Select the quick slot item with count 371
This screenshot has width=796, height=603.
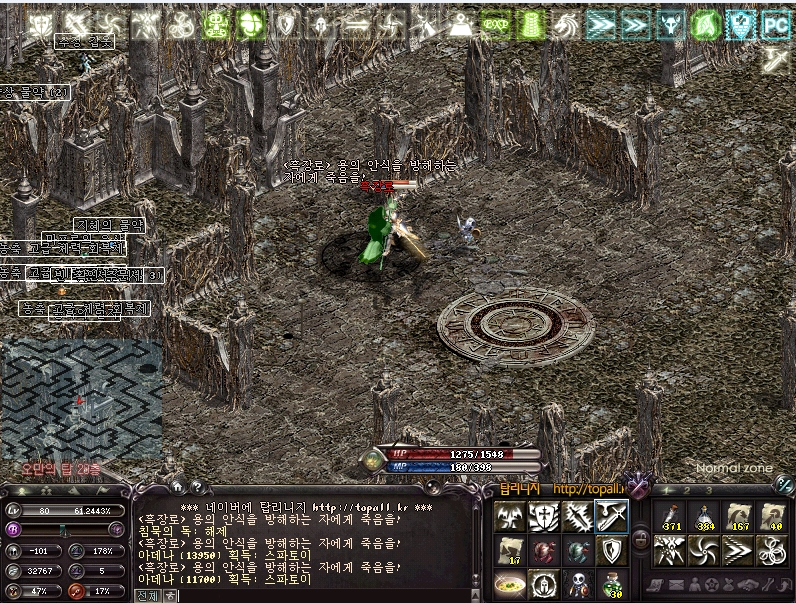click(668, 516)
